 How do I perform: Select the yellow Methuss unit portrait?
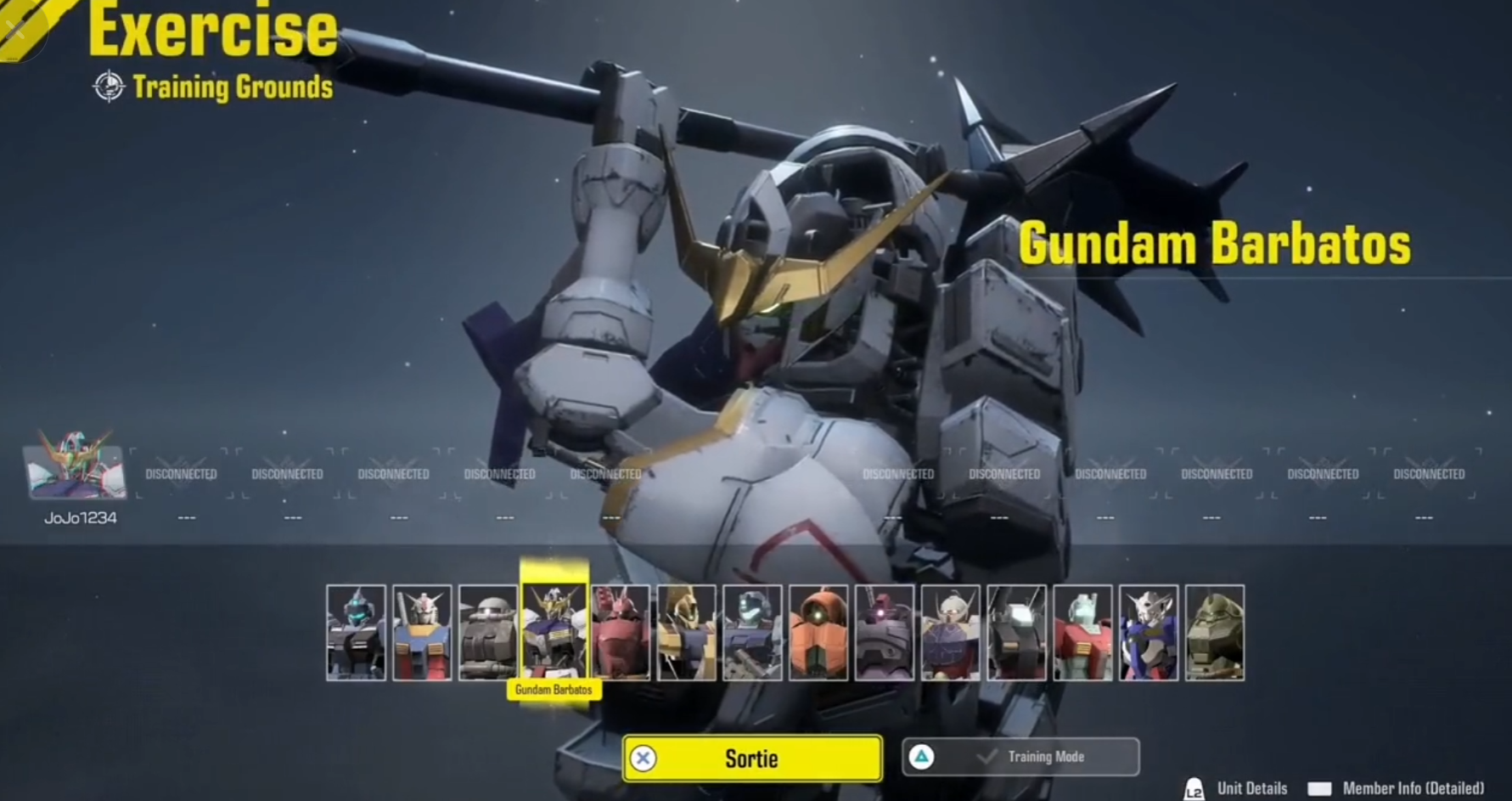[x=686, y=632]
